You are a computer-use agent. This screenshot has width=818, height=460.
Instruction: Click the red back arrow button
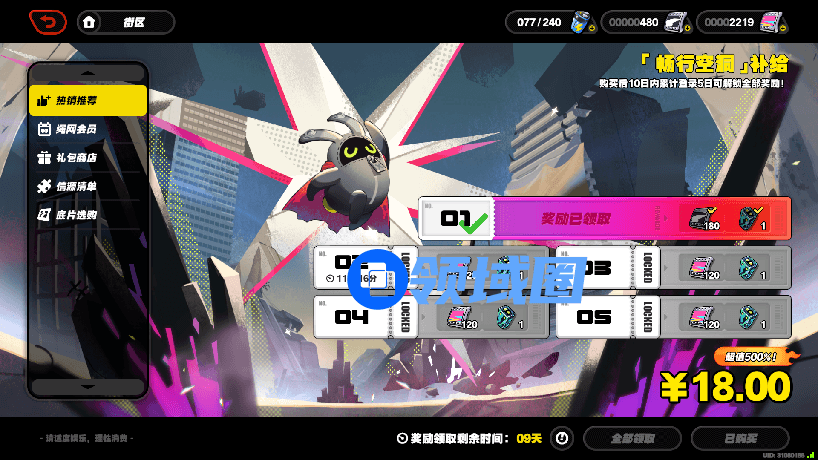(x=48, y=21)
